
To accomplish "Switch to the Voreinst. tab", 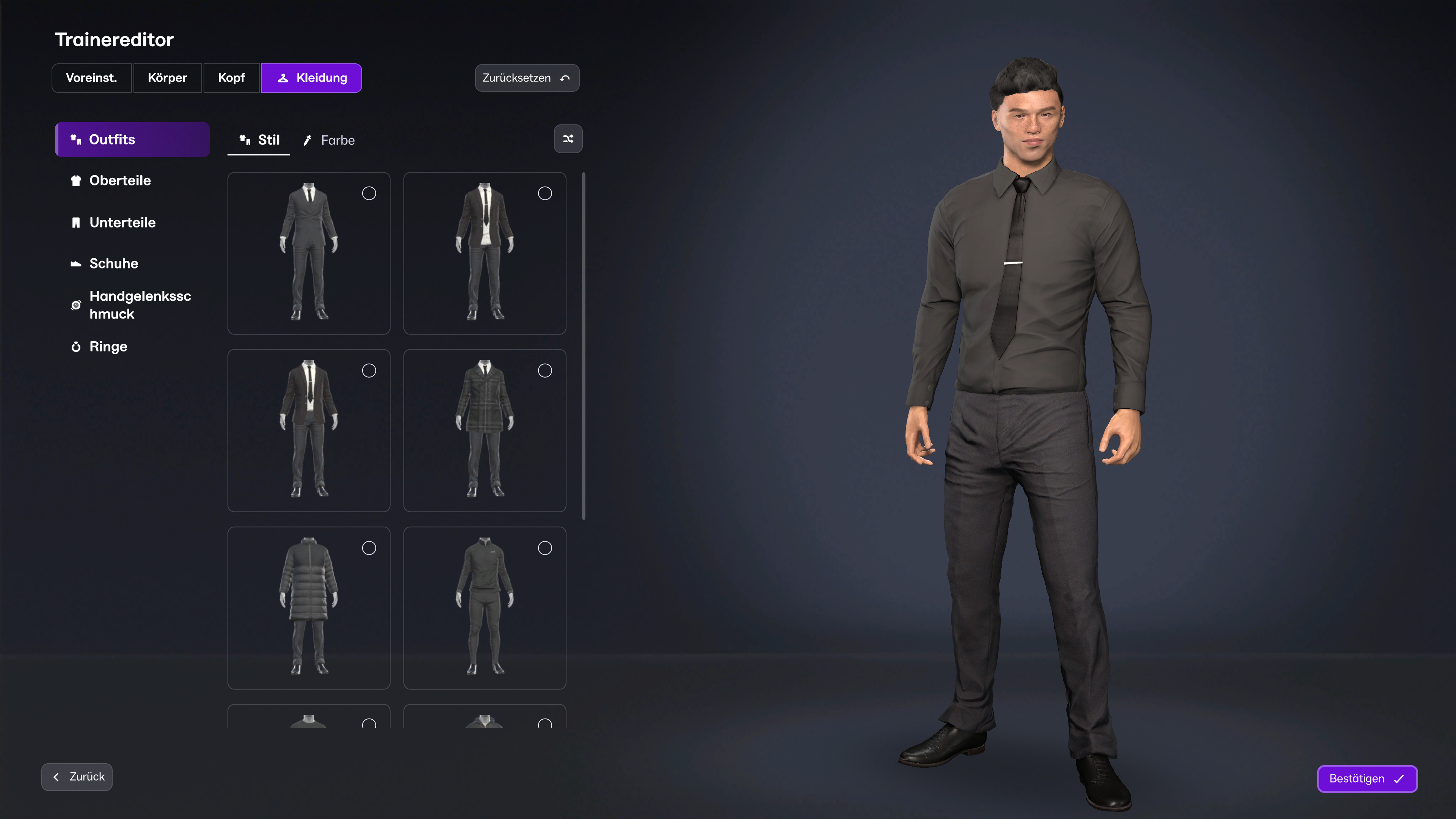I will (x=91, y=78).
